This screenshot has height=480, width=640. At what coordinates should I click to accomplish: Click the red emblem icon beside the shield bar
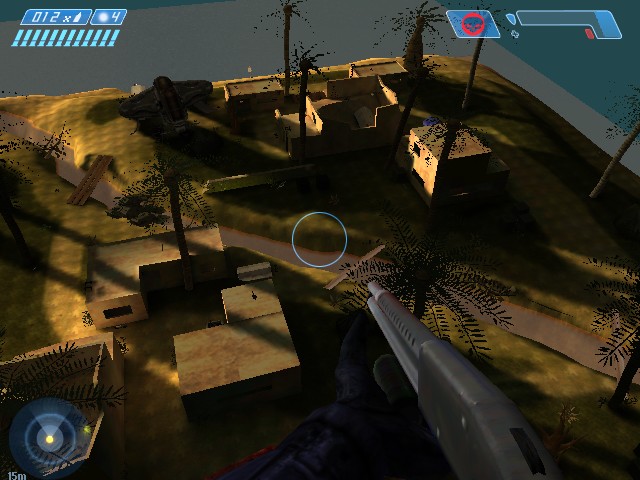[473, 23]
